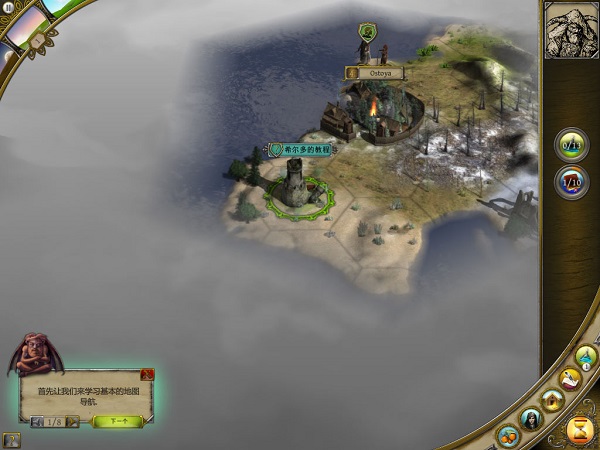Open the house building icon

(x=550, y=399)
